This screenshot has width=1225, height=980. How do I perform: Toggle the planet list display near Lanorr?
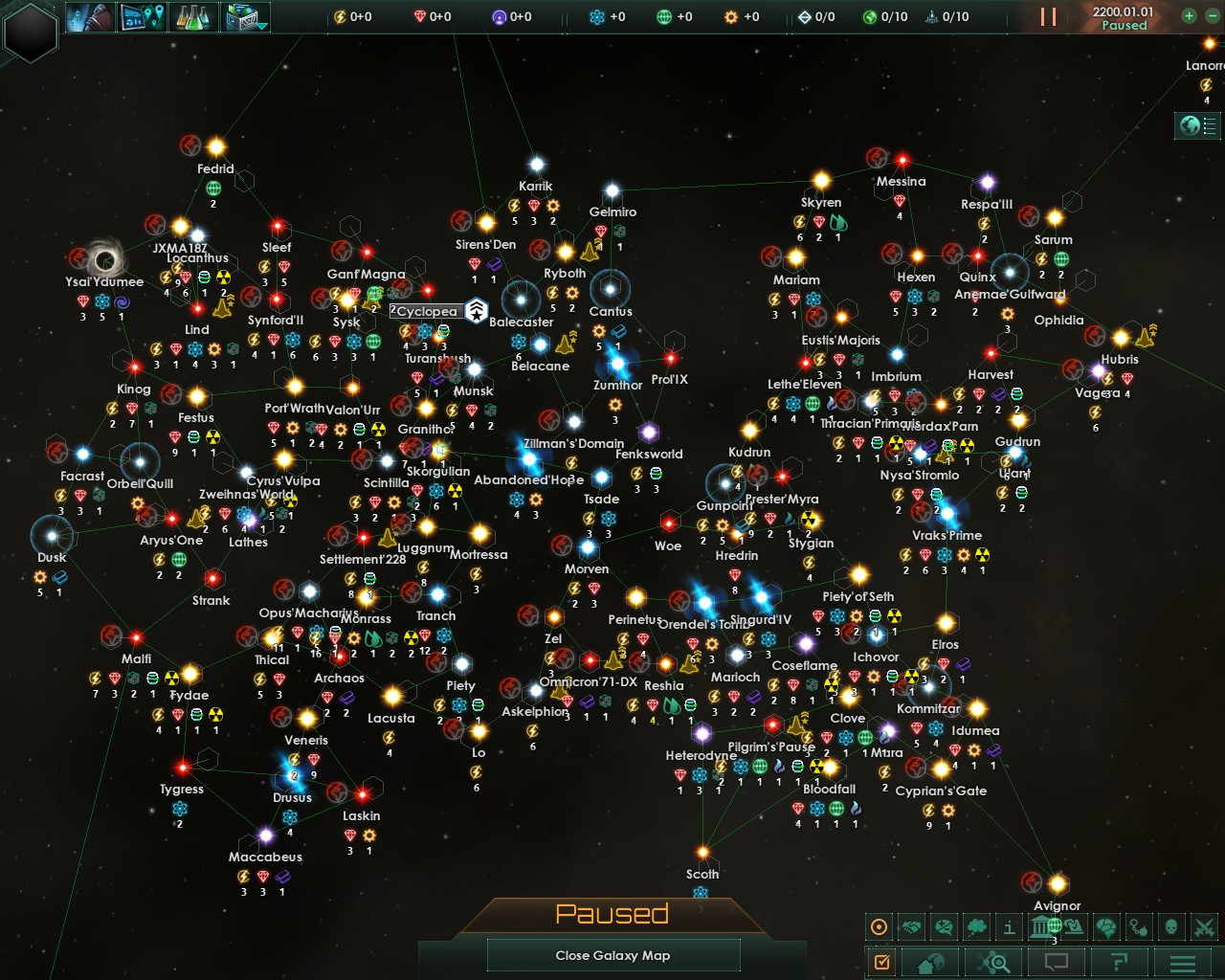tap(1197, 125)
